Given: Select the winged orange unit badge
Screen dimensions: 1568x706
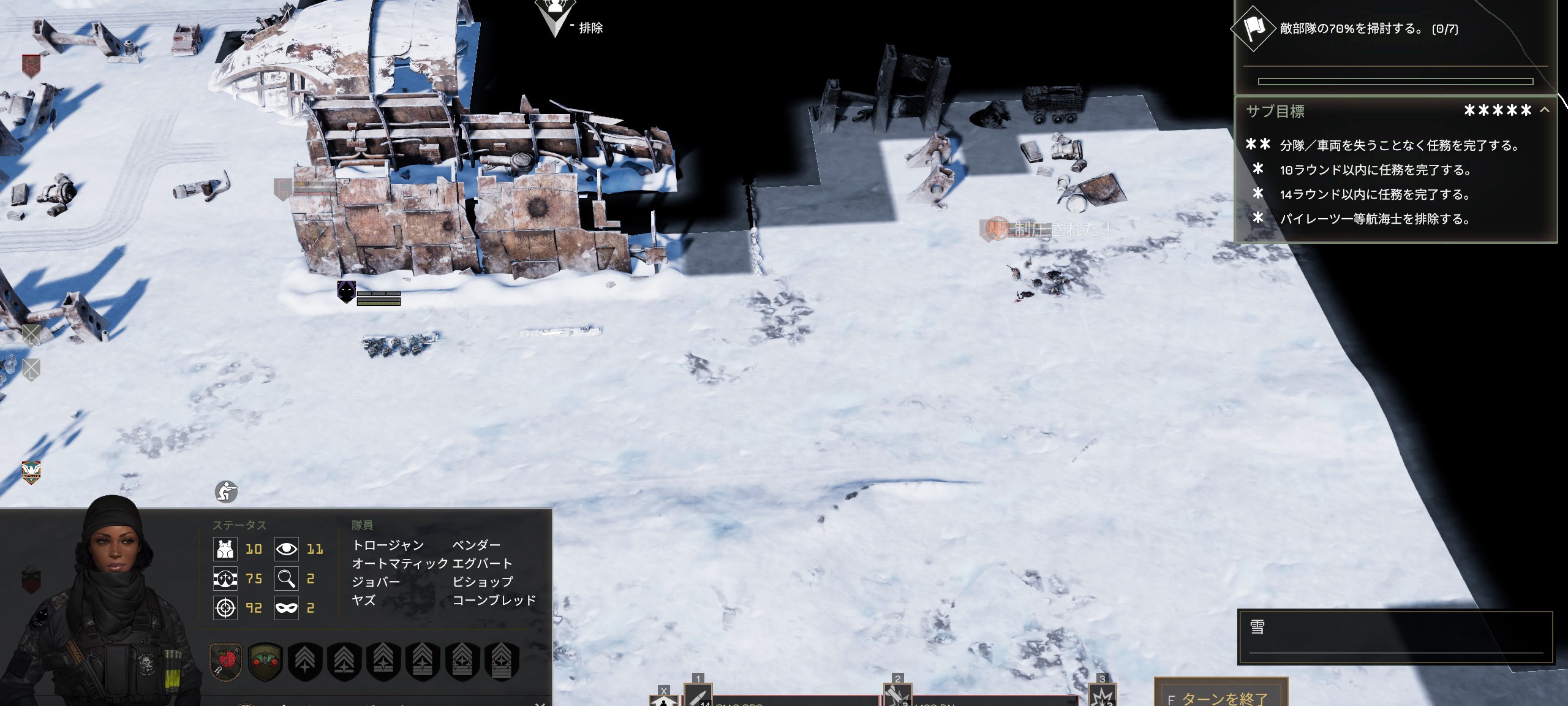Looking at the screenshot, I should (x=31, y=472).
